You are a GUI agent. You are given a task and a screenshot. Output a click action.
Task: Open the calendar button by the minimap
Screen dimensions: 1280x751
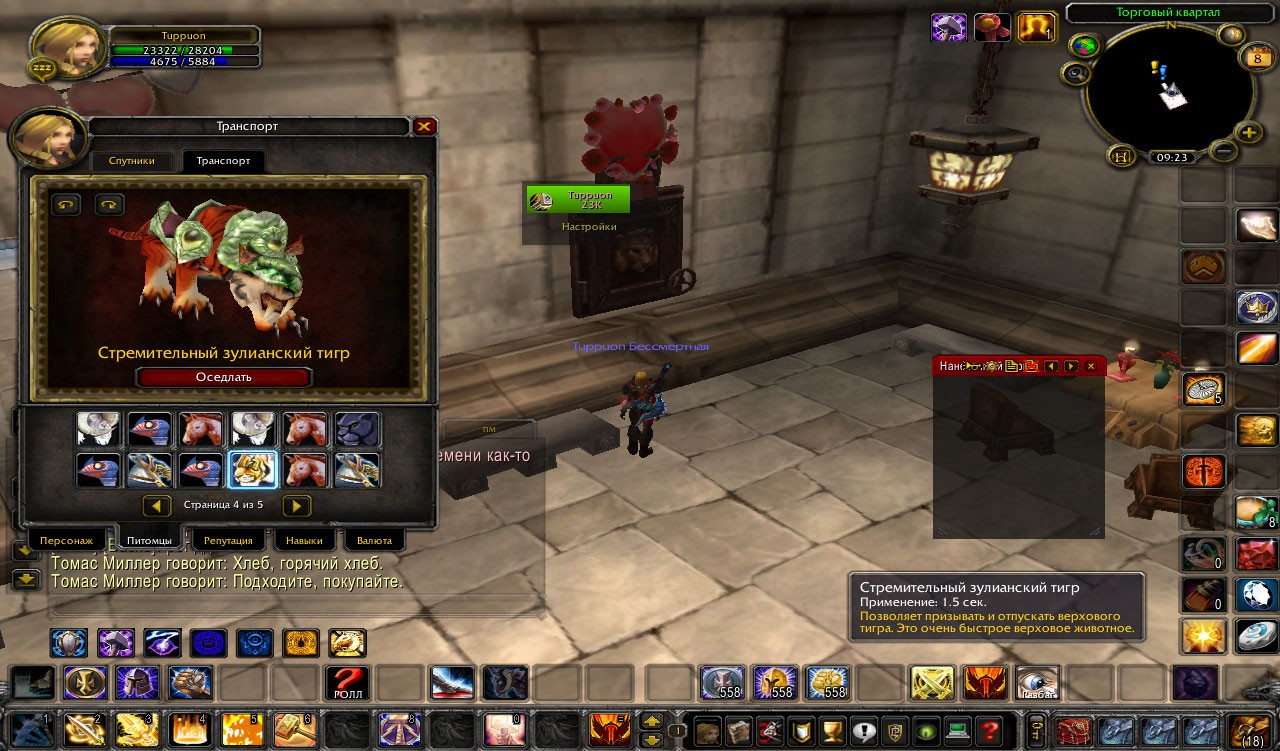click(x=1256, y=58)
